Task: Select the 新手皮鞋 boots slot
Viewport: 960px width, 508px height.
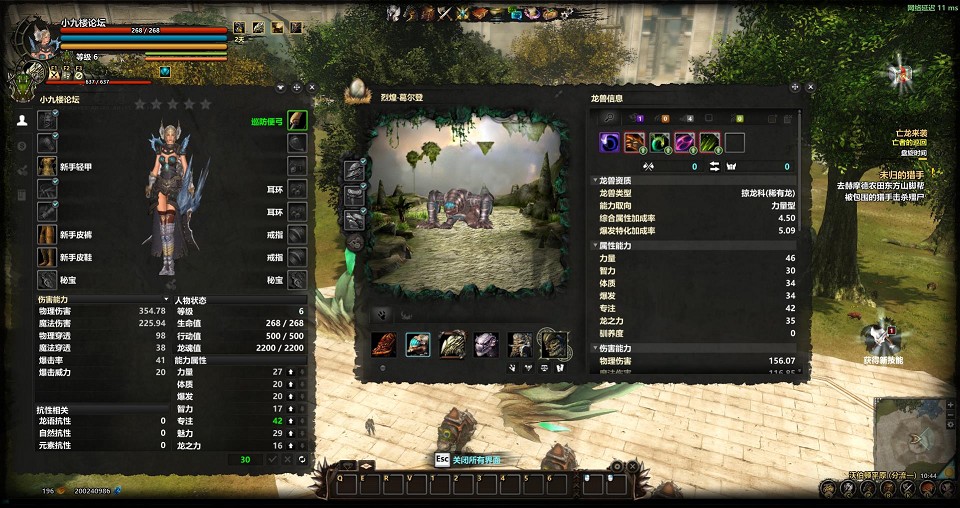Action: 48,257
